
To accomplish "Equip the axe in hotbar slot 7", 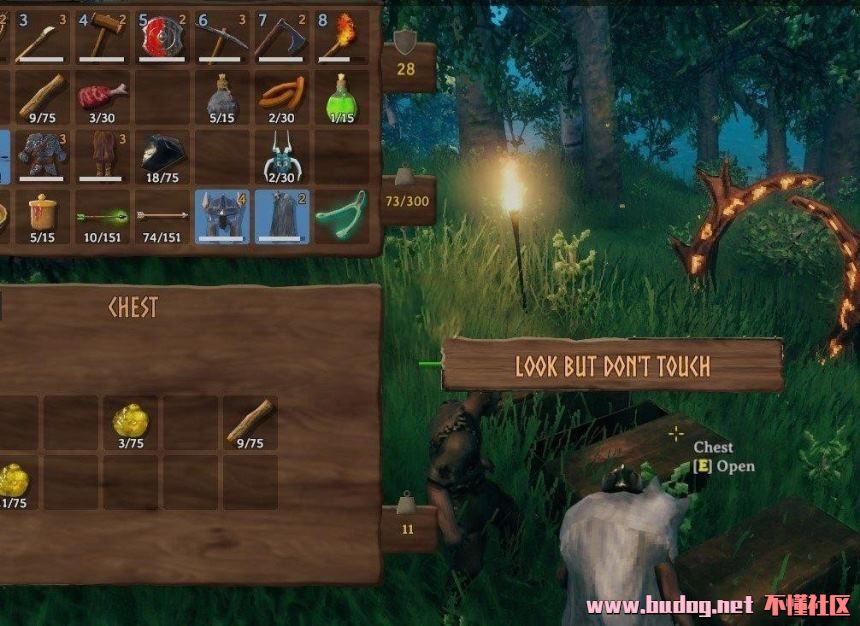I will click(282, 37).
